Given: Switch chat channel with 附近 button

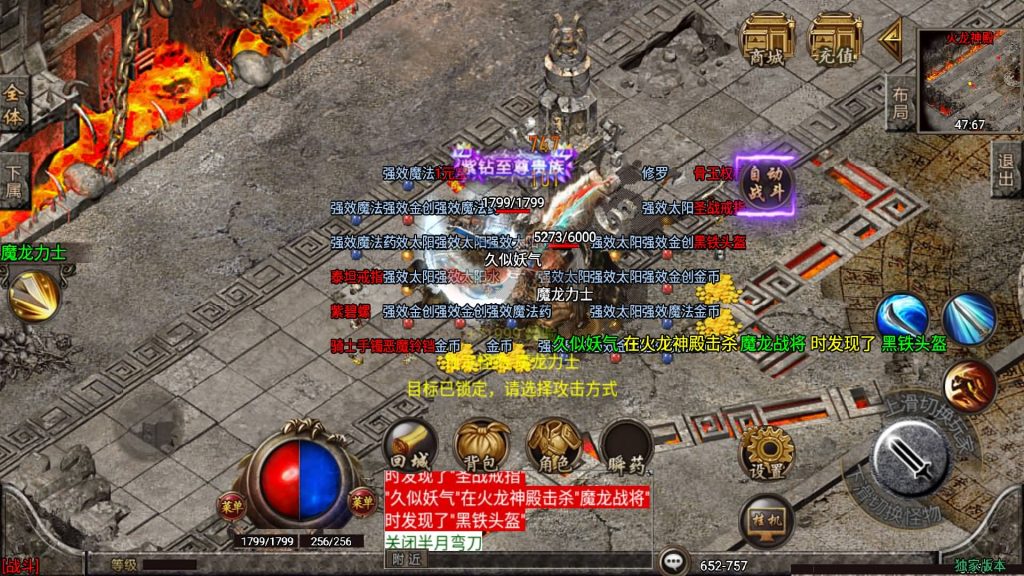Looking at the screenshot, I should point(407,561).
